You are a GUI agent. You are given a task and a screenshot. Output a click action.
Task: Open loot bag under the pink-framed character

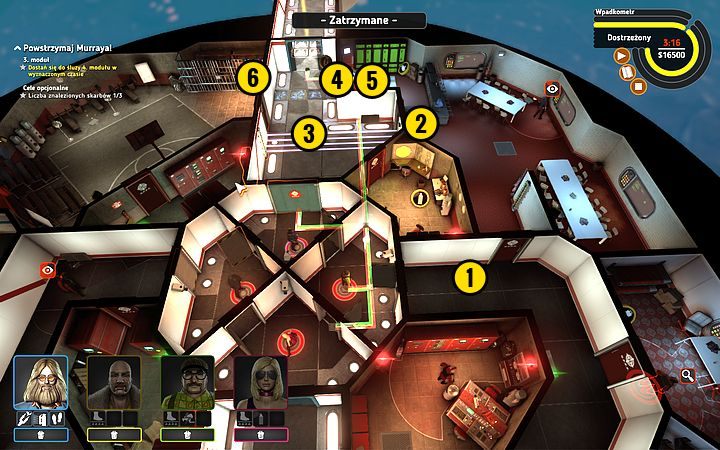(x=260, y=435)
